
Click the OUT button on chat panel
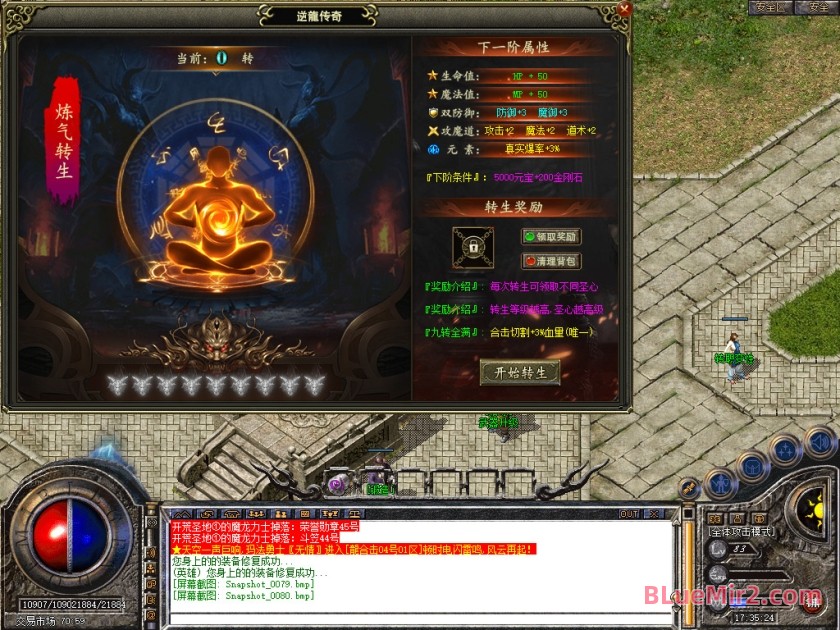pyautogui.click(x=629, y=514)
